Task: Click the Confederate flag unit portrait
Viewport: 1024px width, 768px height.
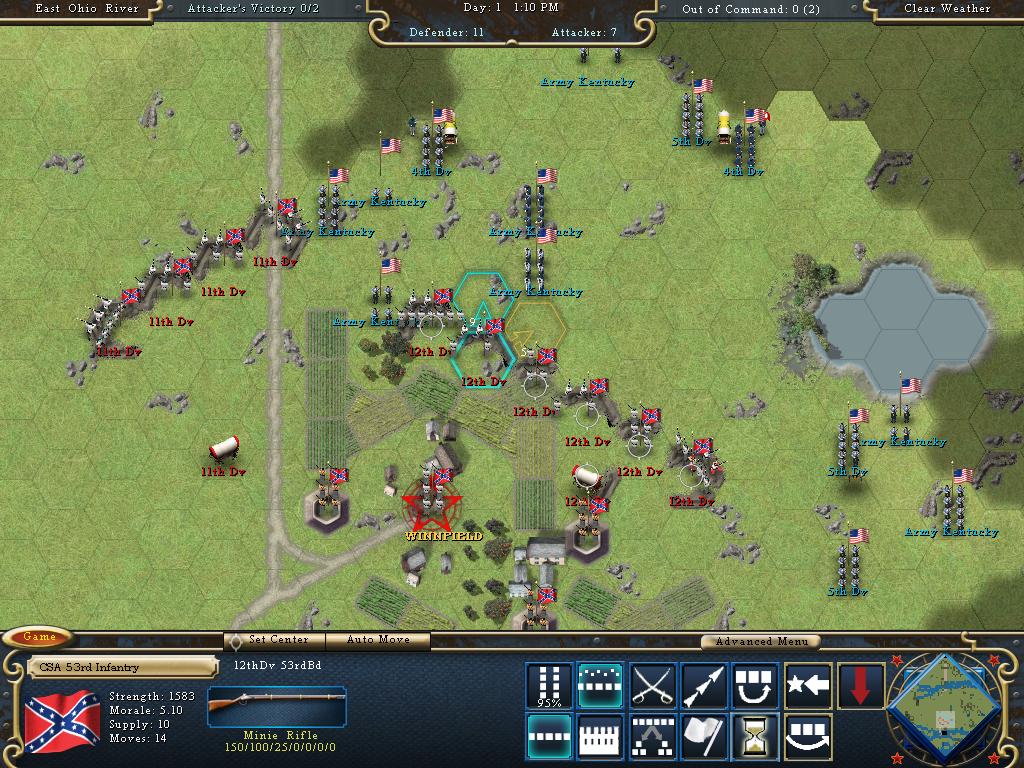Action: 61,722
